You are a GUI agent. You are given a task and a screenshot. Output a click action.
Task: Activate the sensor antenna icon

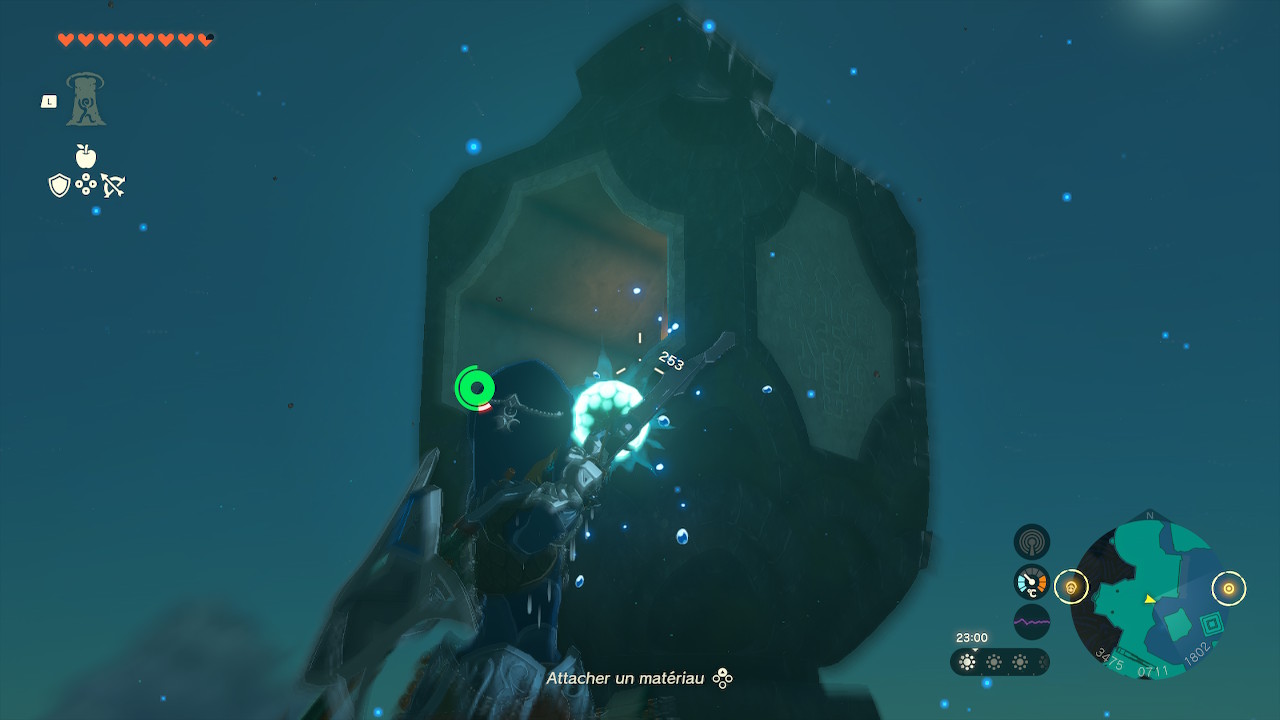[x=1032, y=543]
